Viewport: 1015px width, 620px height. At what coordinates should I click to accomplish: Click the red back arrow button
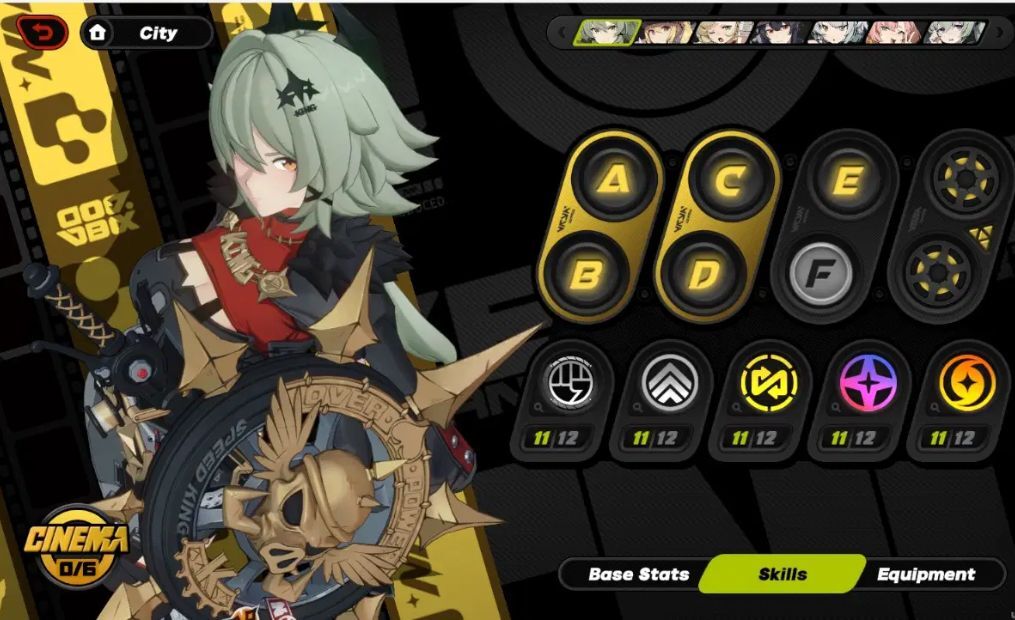[x=41, y=32]
